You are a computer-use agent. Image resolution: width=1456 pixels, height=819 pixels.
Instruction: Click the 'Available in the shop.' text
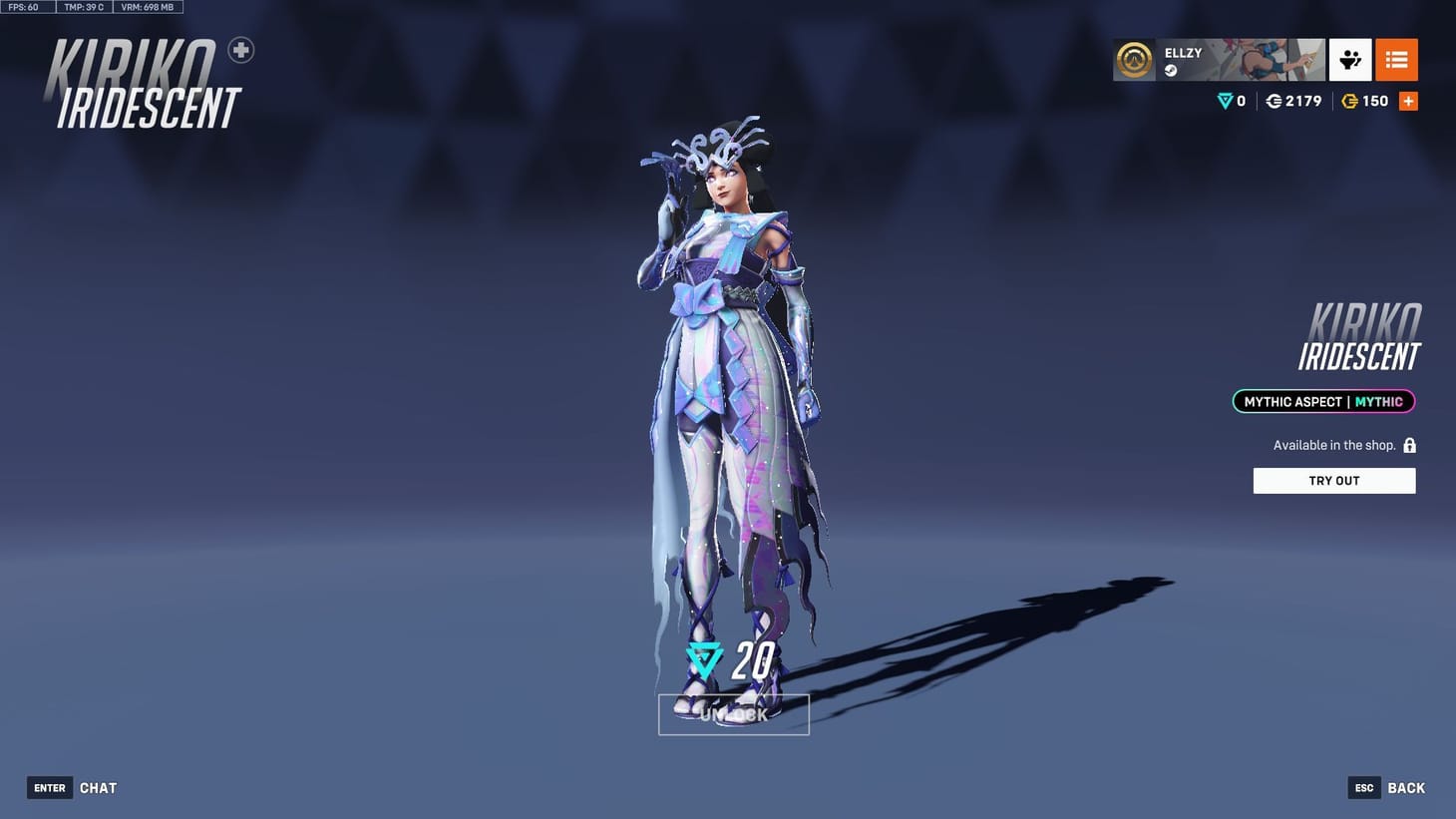1333,444
